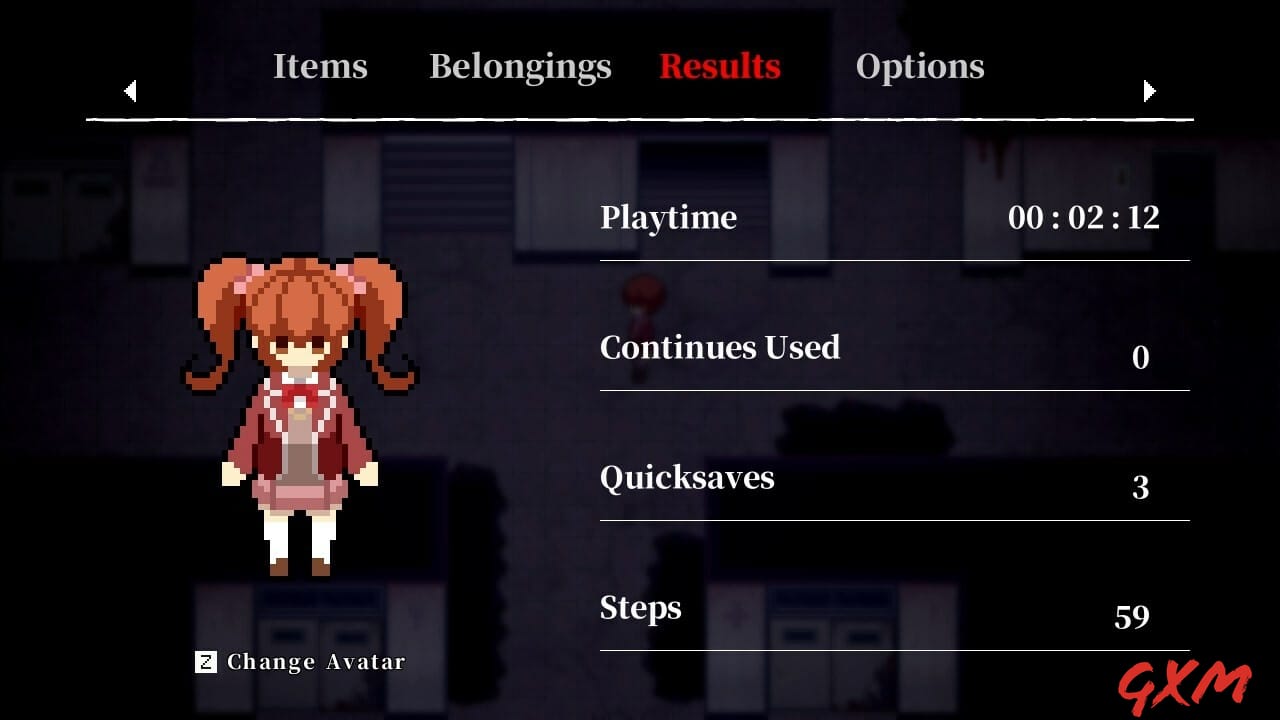
Task: Click the right page-navigation arrow
Action: pos(1149,91)
